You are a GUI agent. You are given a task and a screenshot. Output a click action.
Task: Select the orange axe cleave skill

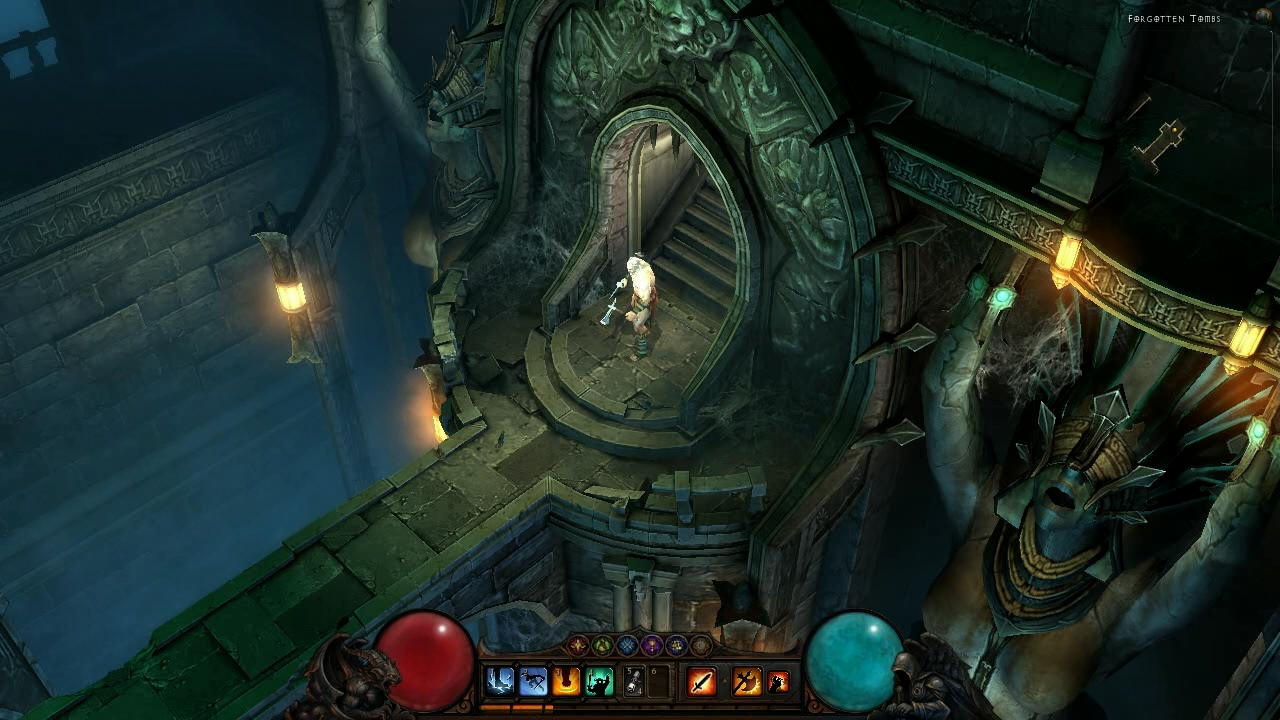tap(746, 682)
